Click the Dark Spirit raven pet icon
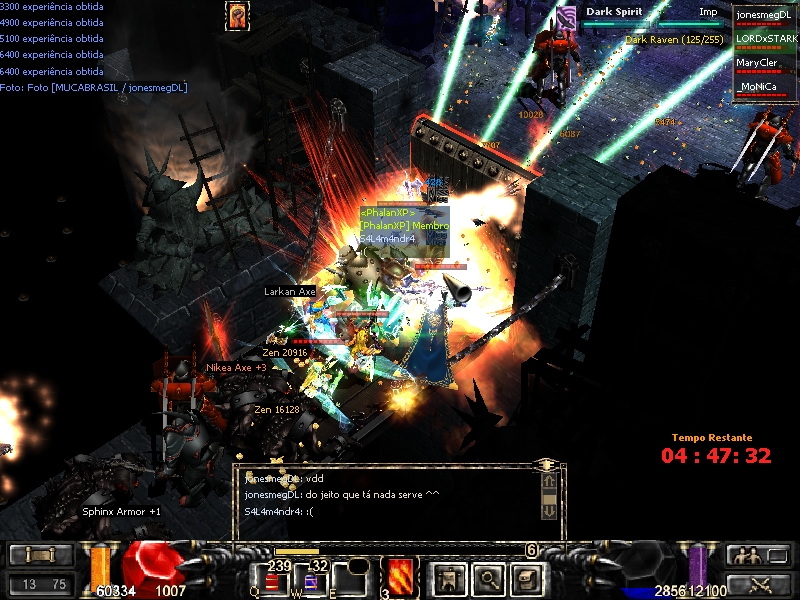 (567, 16)
